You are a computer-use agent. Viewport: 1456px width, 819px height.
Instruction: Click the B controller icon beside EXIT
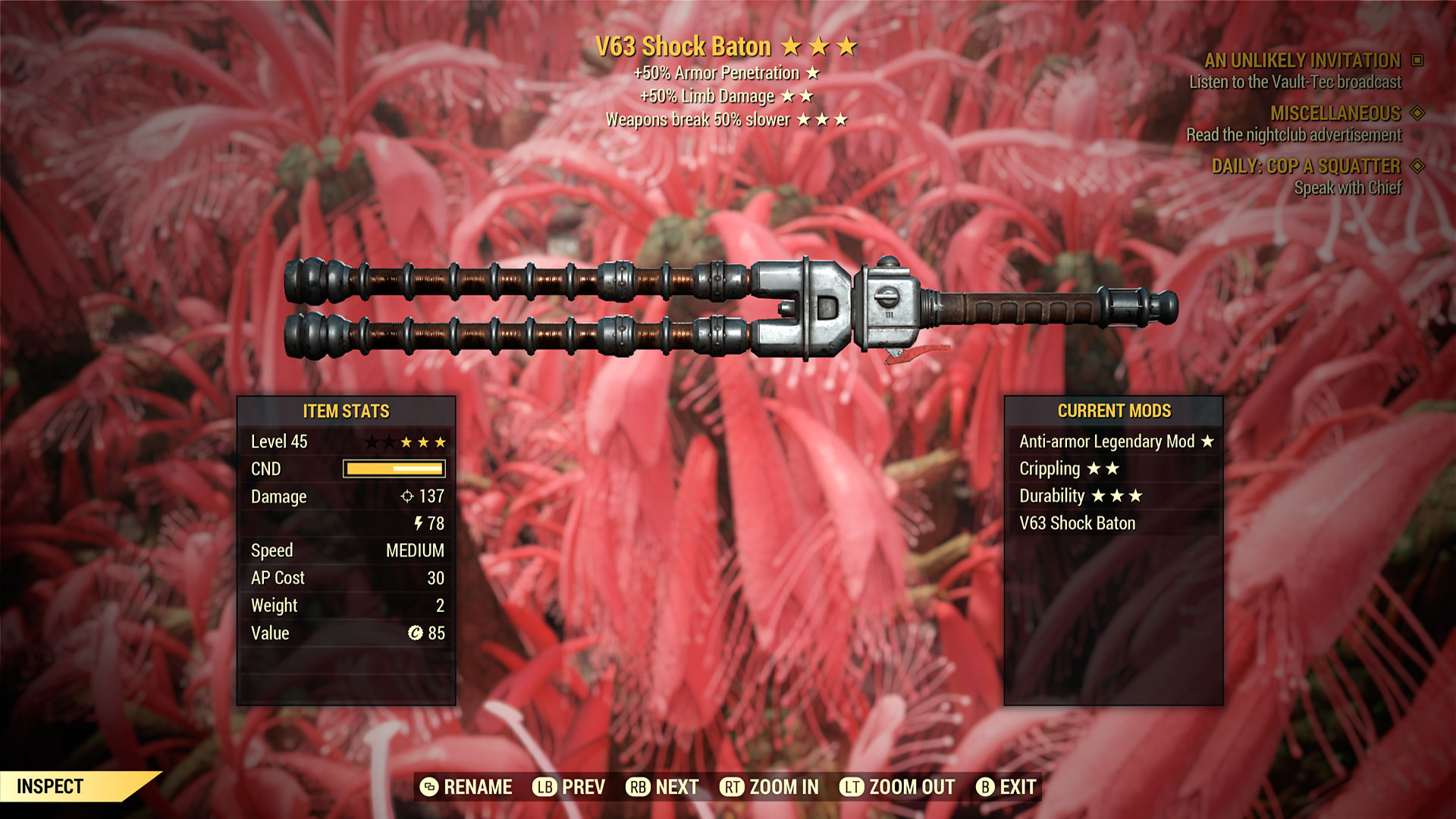tap(986, 787)
